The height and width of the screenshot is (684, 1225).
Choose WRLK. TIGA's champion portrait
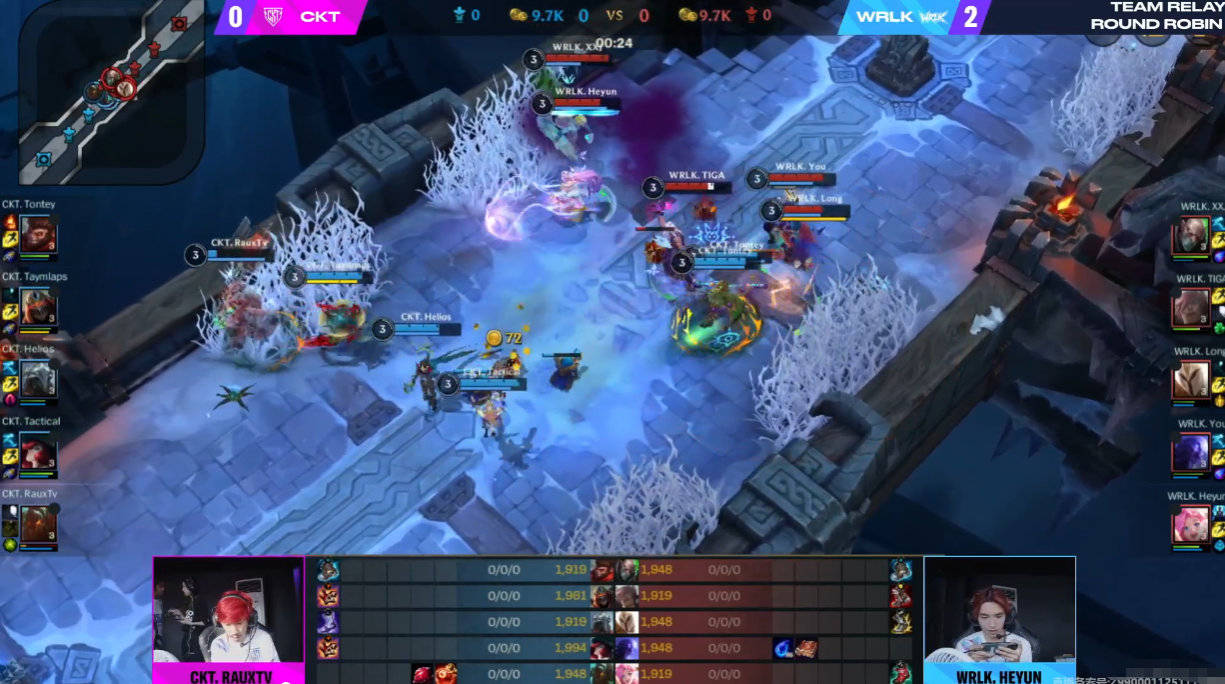(x=1190, y=308)
